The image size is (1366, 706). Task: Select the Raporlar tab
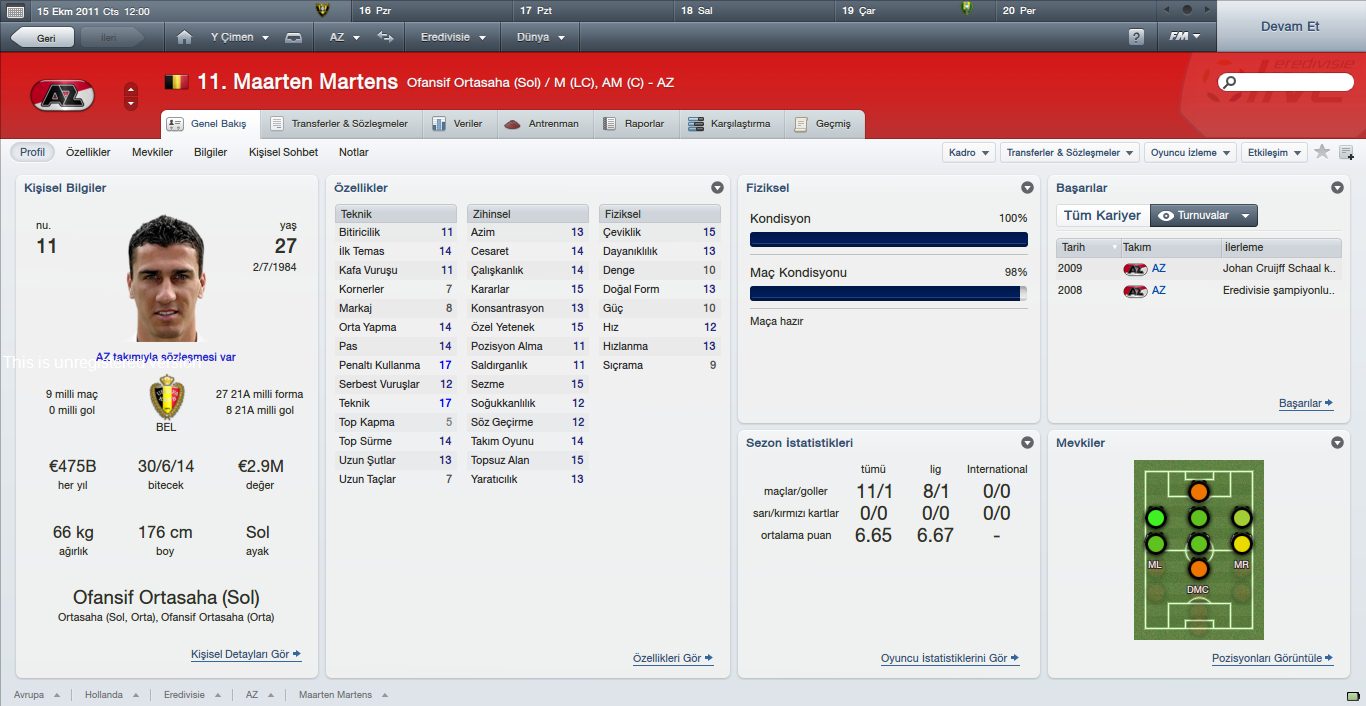635,124
